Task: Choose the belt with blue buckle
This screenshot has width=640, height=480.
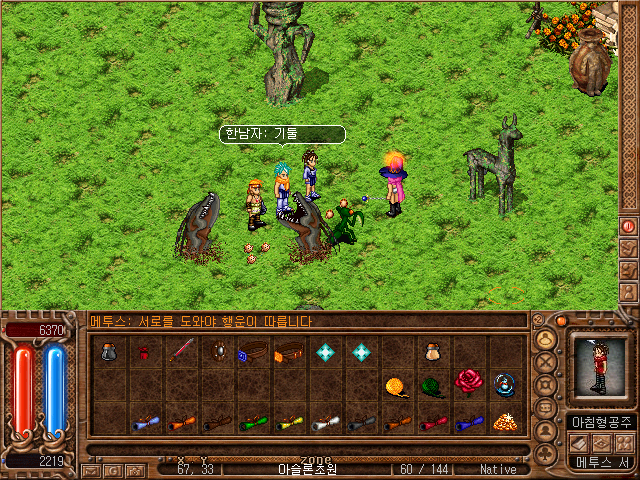Action: click(254, 352)
